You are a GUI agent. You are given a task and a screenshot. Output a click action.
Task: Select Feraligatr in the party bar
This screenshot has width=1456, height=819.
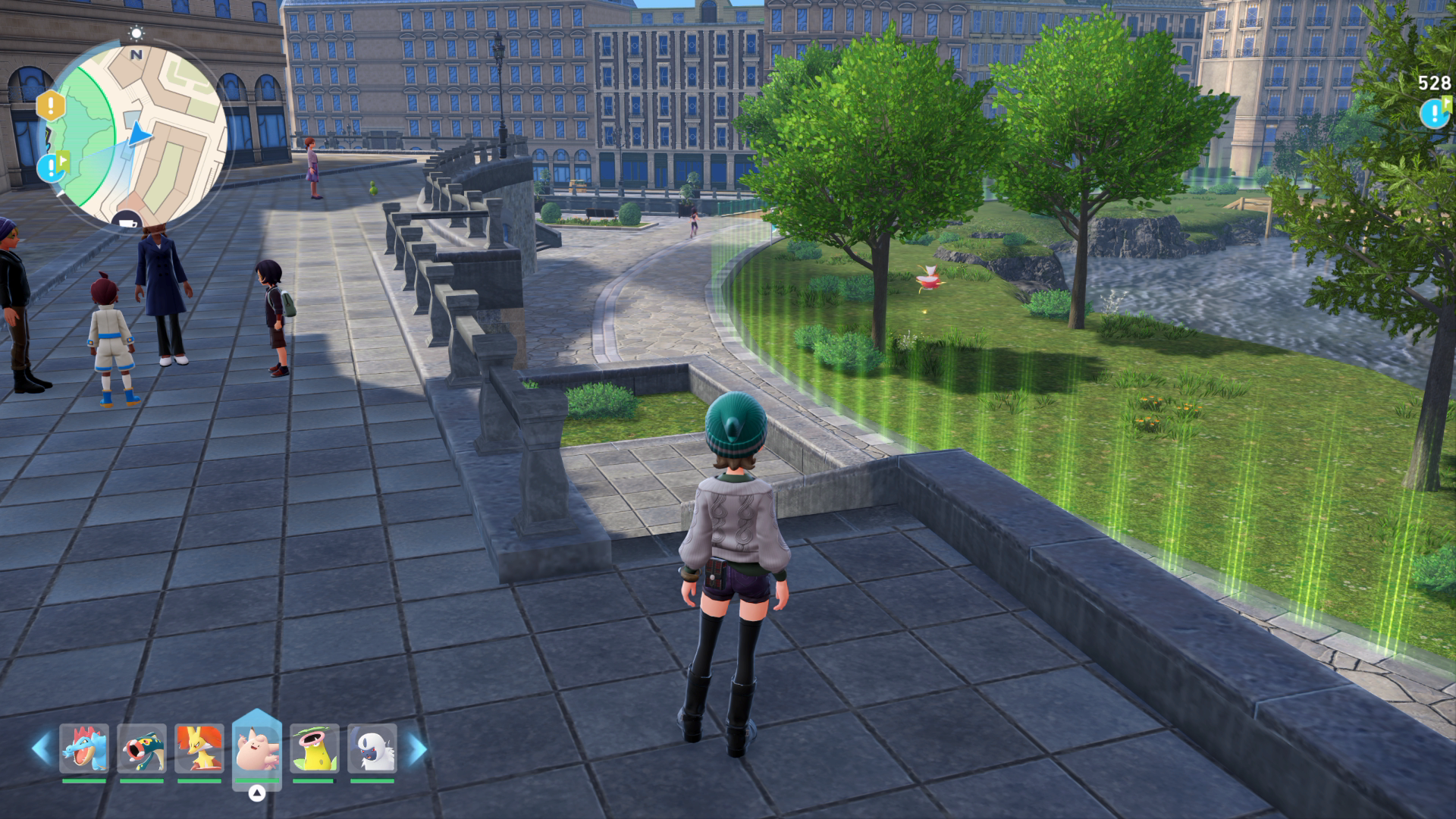[x=84, y=748]
